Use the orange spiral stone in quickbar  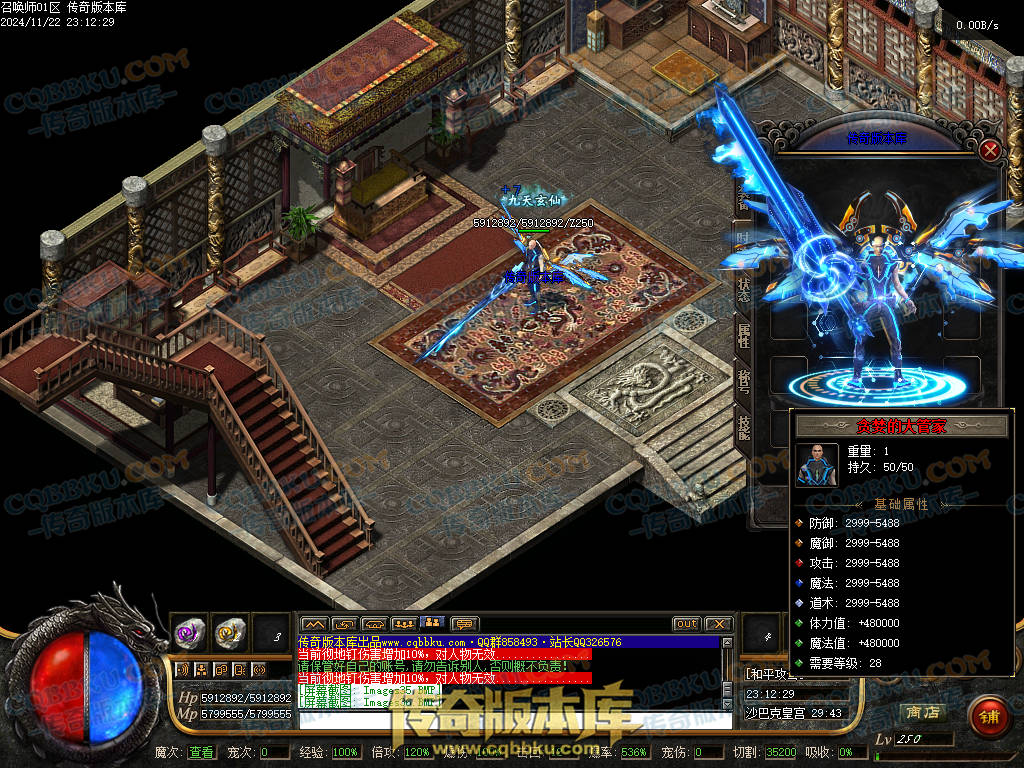click(231, 631)
